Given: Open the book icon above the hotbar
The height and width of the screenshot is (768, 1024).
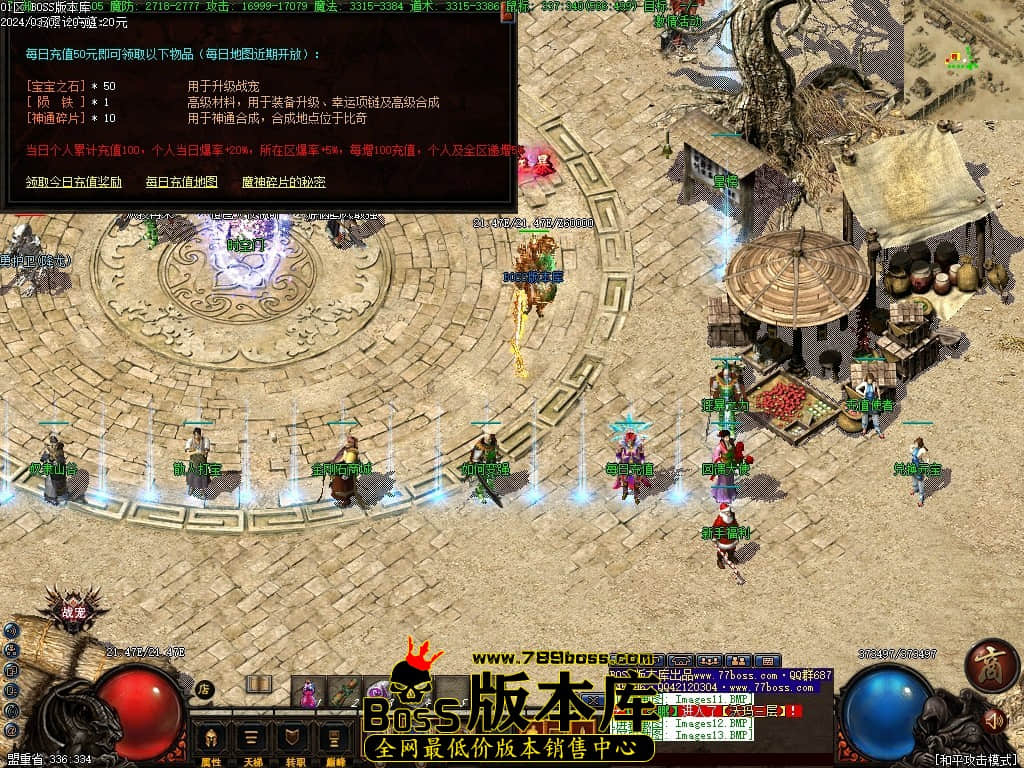Looking at the screenshot, I should [x=259, y=685].
